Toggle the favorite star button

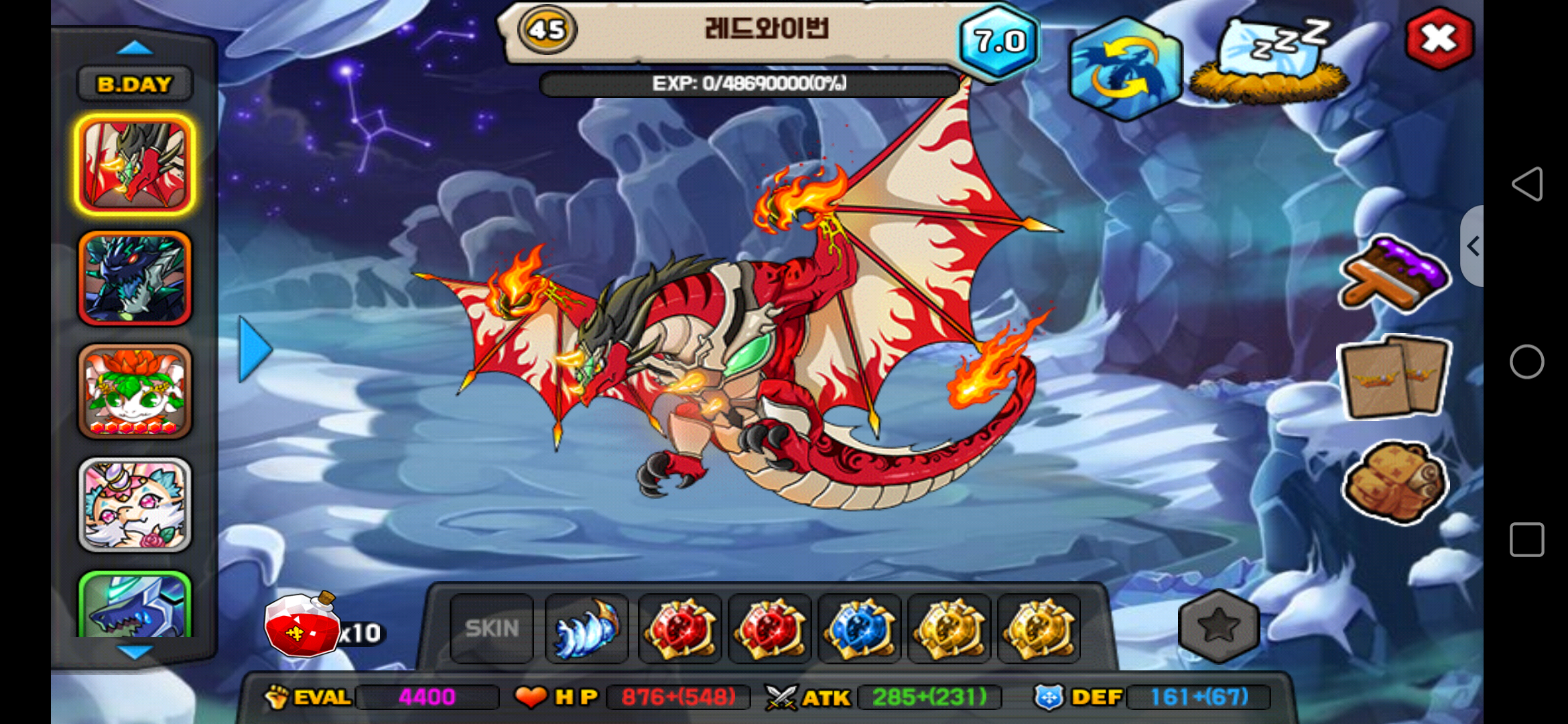click(x=1218, y=626)
